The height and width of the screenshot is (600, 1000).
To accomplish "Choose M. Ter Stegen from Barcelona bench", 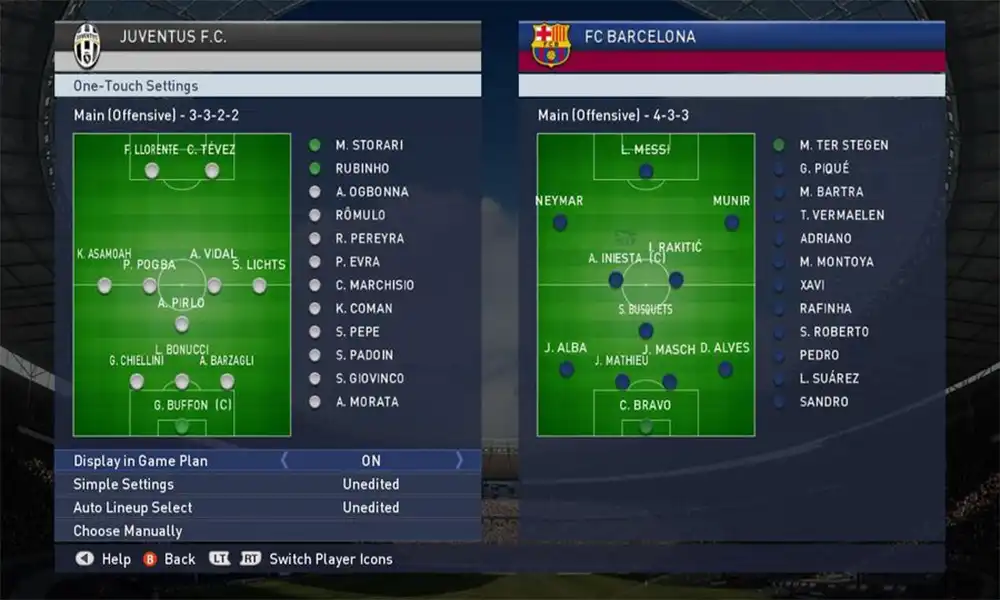I will tap(843, 145).
